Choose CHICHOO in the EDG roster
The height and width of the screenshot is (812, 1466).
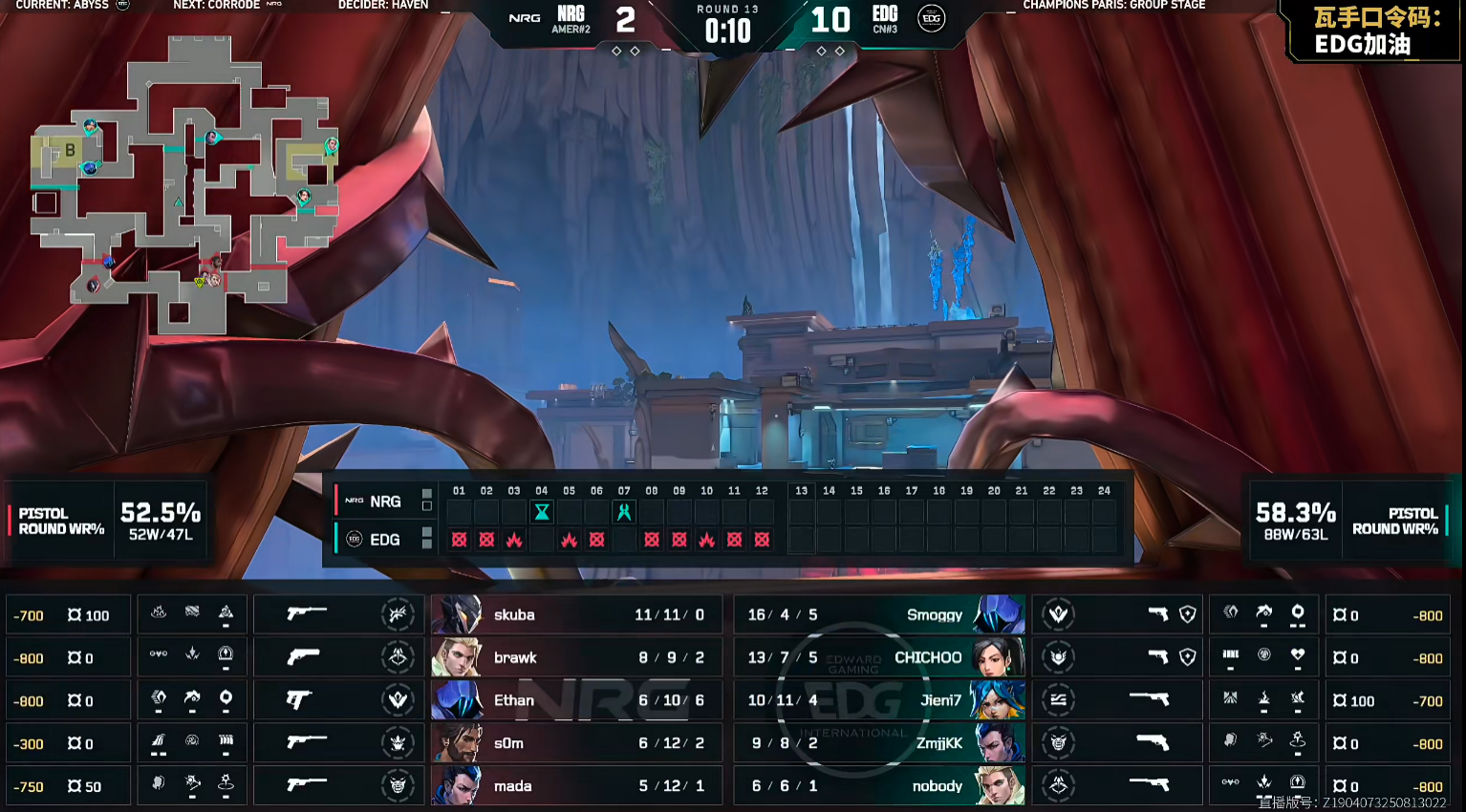point(879,657)
